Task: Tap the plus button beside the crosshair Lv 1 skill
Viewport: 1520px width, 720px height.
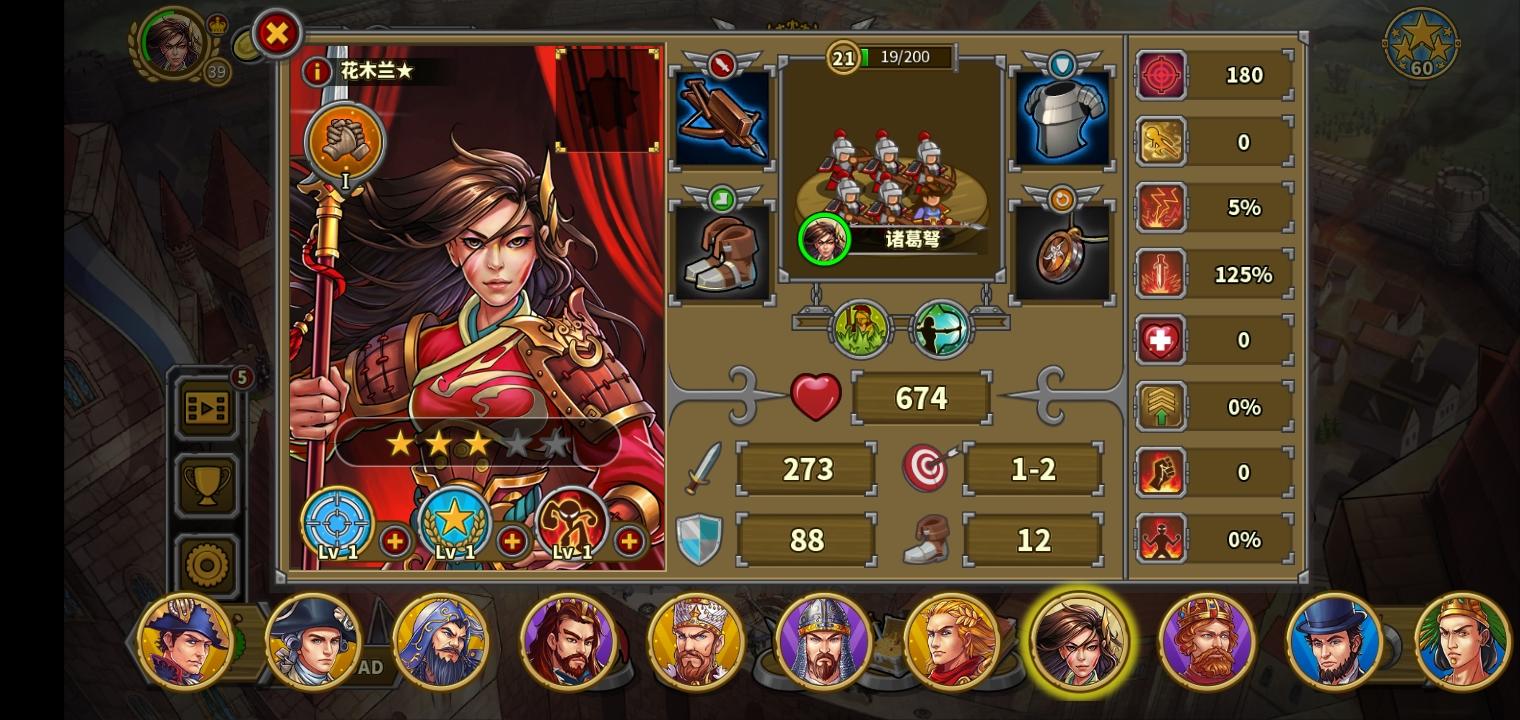Action: coord(396,543)
